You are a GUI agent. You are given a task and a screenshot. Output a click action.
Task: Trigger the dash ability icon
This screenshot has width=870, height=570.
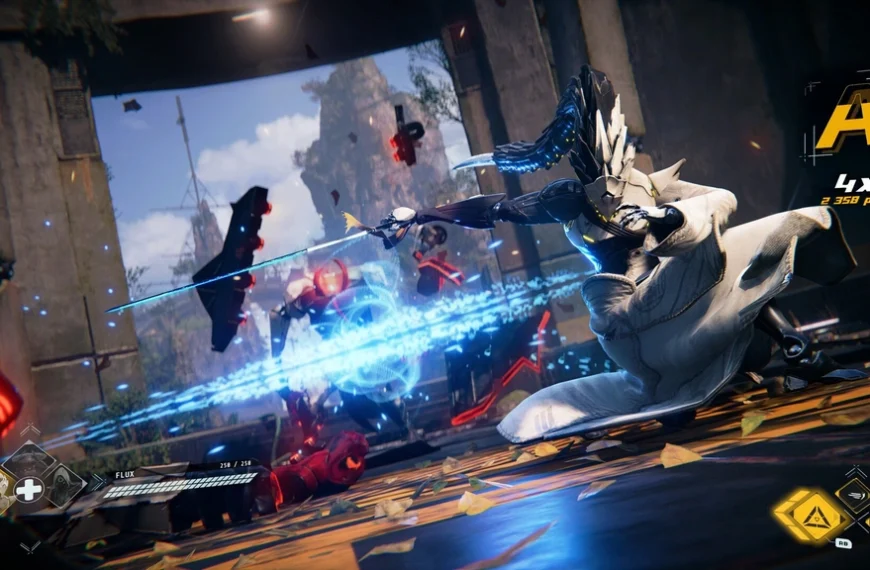[x=855, y=495]
